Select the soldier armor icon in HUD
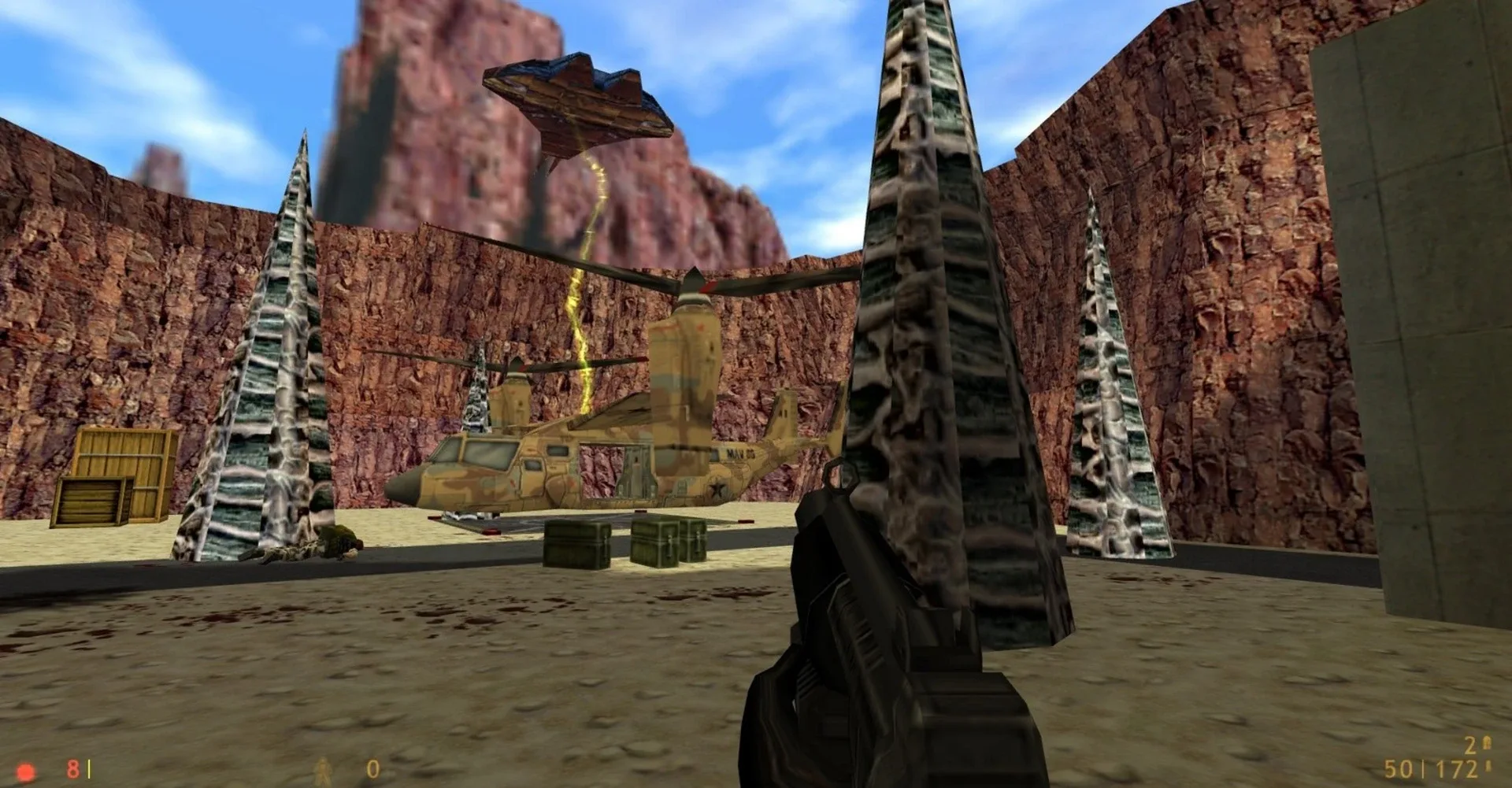1512x788 pixels. pos(323,769)
